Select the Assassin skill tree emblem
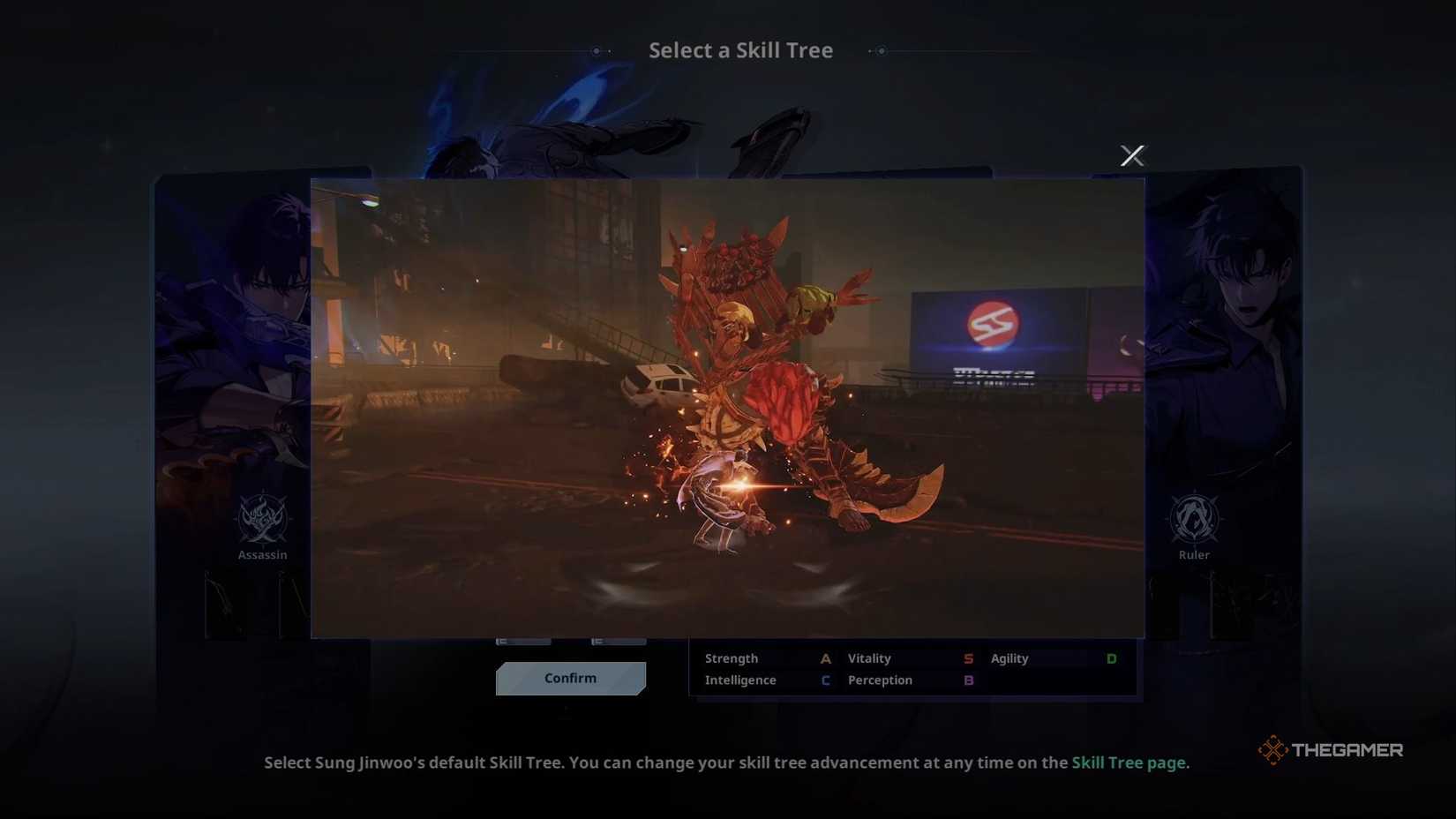1456x819 pixels. 262,521
